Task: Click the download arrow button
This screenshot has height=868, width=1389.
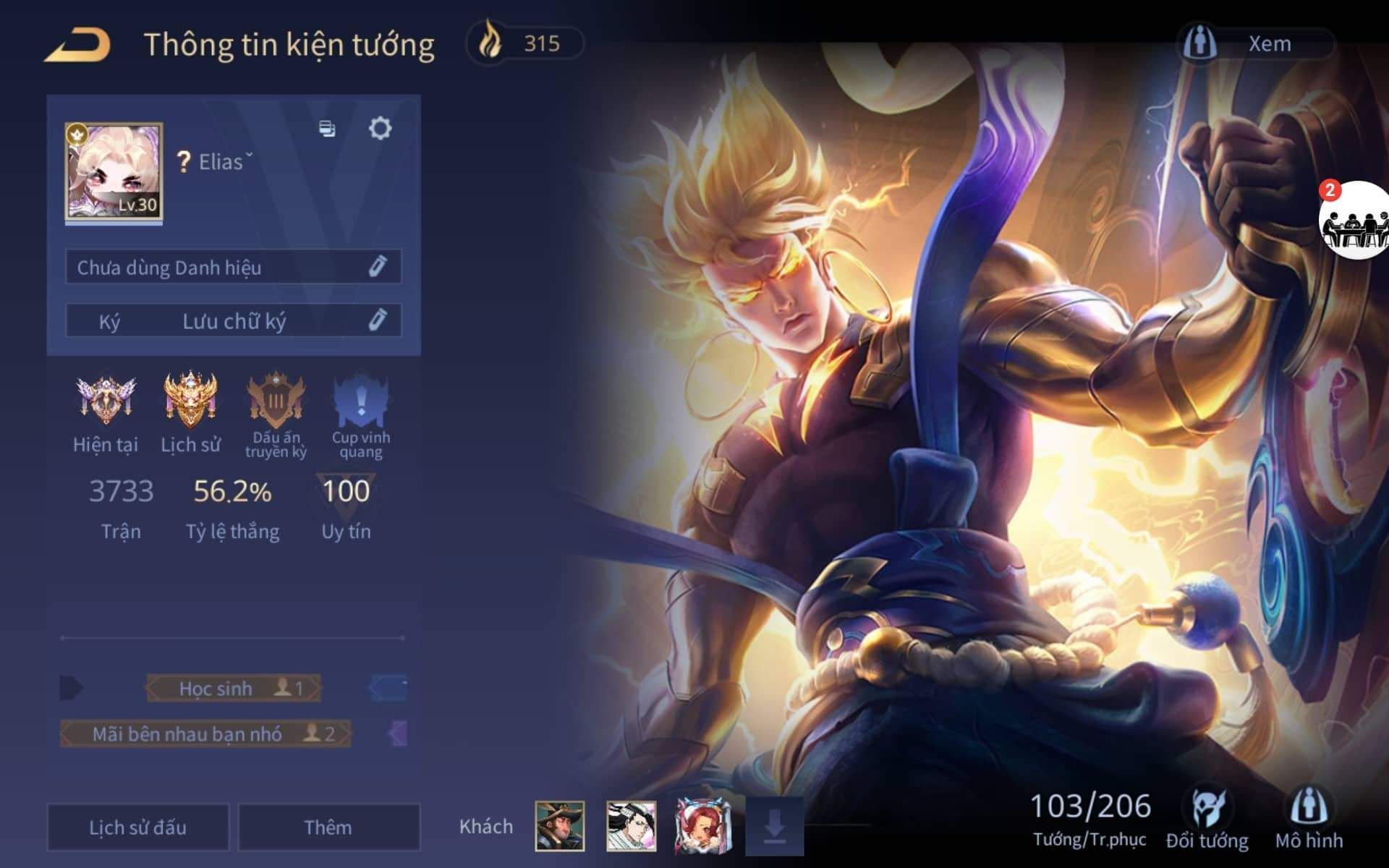Action: click(774, 826)
